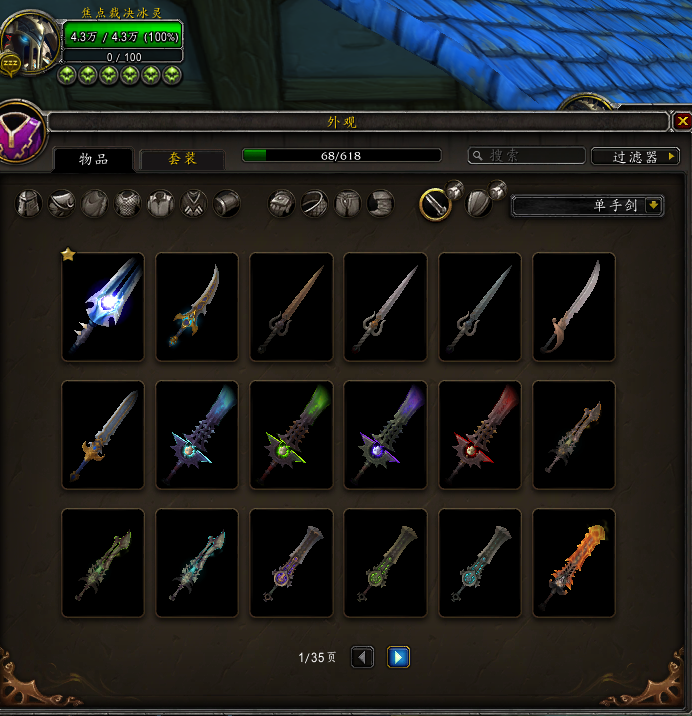692x716 pixels.
Task: Click the player portrait frame
Action: click(x=30, y=42)
